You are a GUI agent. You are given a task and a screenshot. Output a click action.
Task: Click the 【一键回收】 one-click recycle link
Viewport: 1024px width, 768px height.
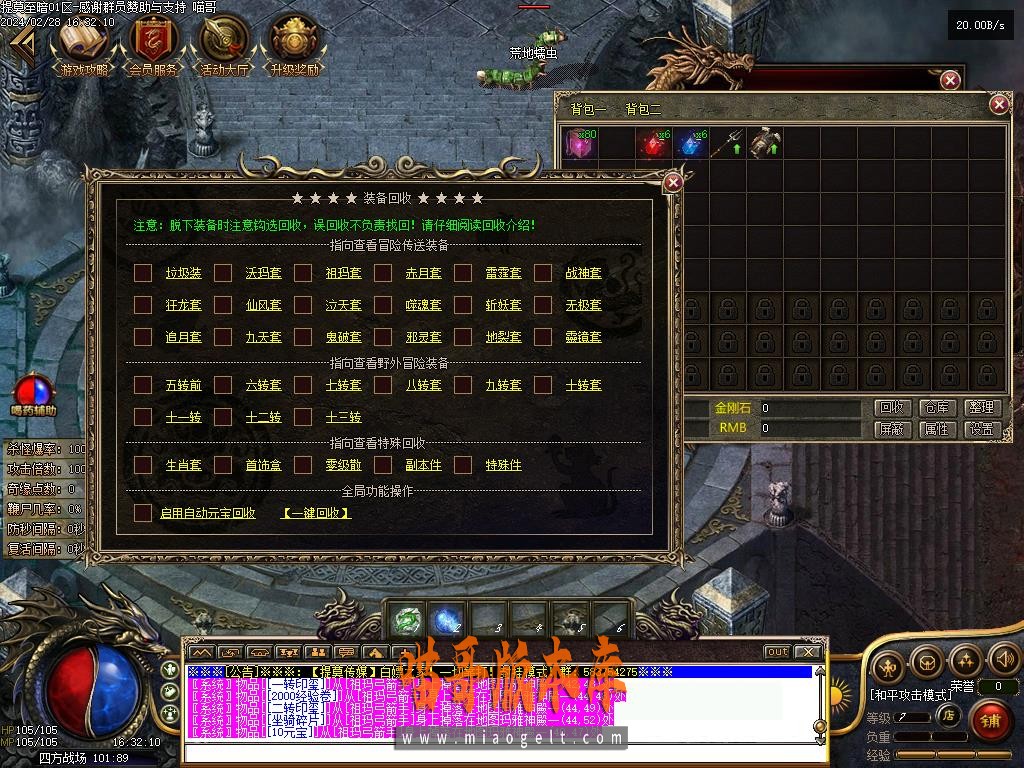tap(315, 513)
